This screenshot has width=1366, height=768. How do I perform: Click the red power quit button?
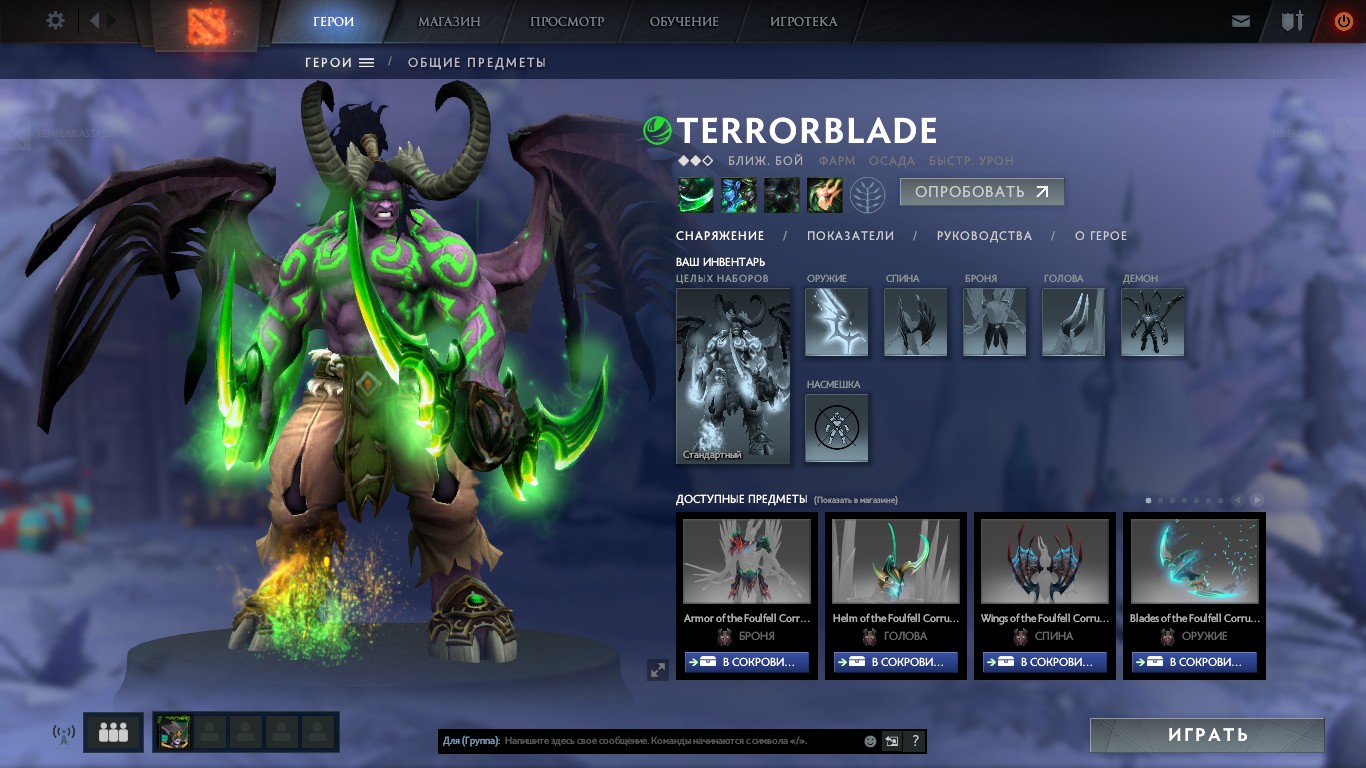click(1343, 21)
